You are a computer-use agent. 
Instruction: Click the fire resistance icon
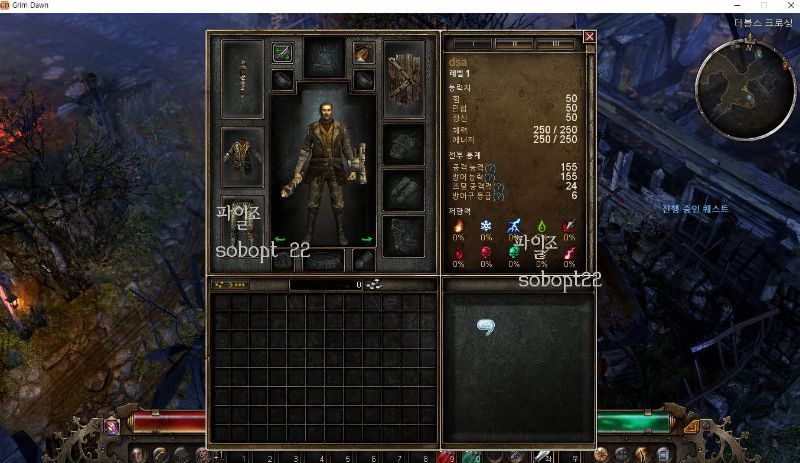(459, 226)
